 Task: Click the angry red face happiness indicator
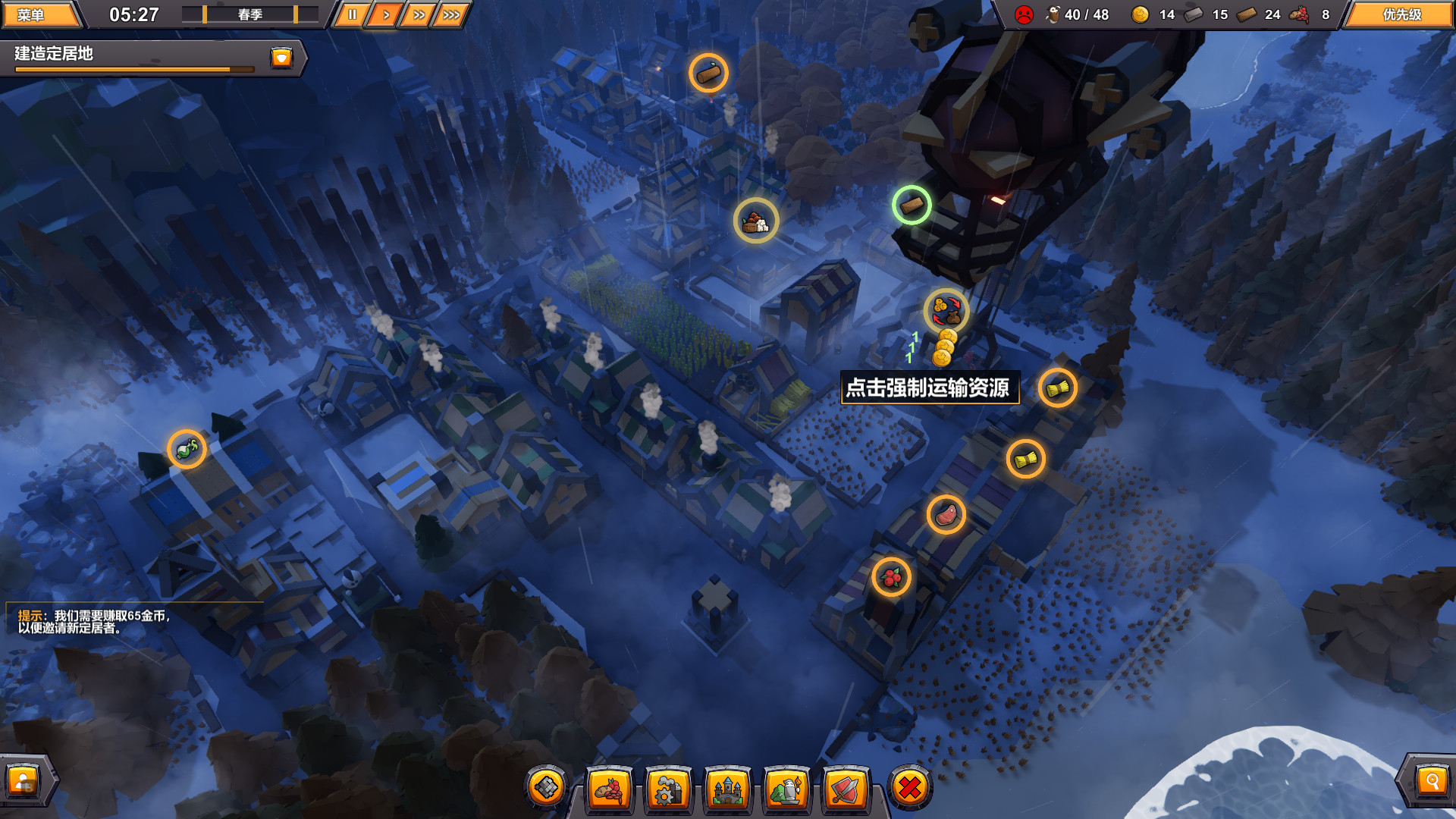point(1025,14)
